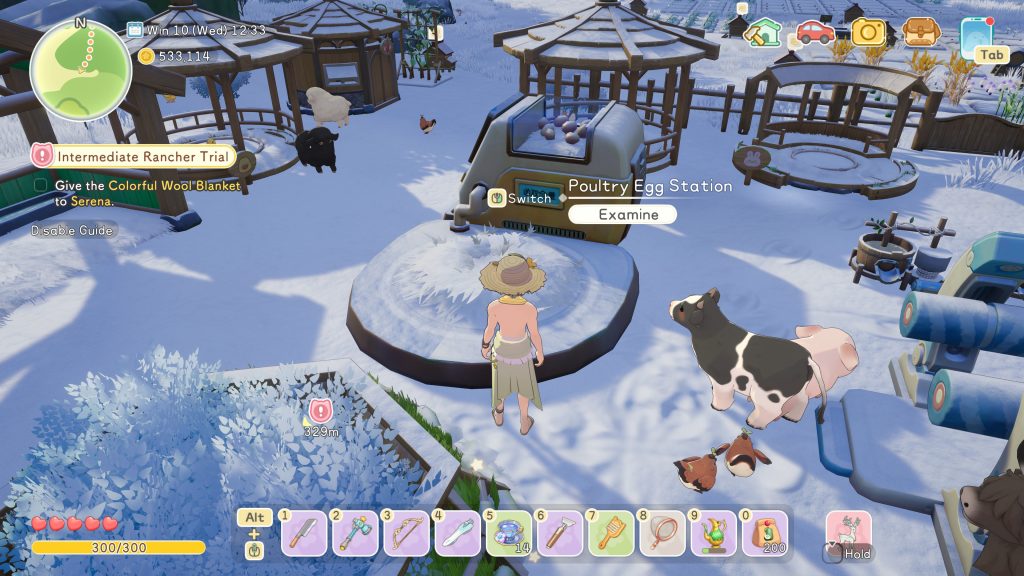Select the white blade in hotbar slot 4
The width and height of the screenshot is (1024, 576).
click(x=458, y=533)
